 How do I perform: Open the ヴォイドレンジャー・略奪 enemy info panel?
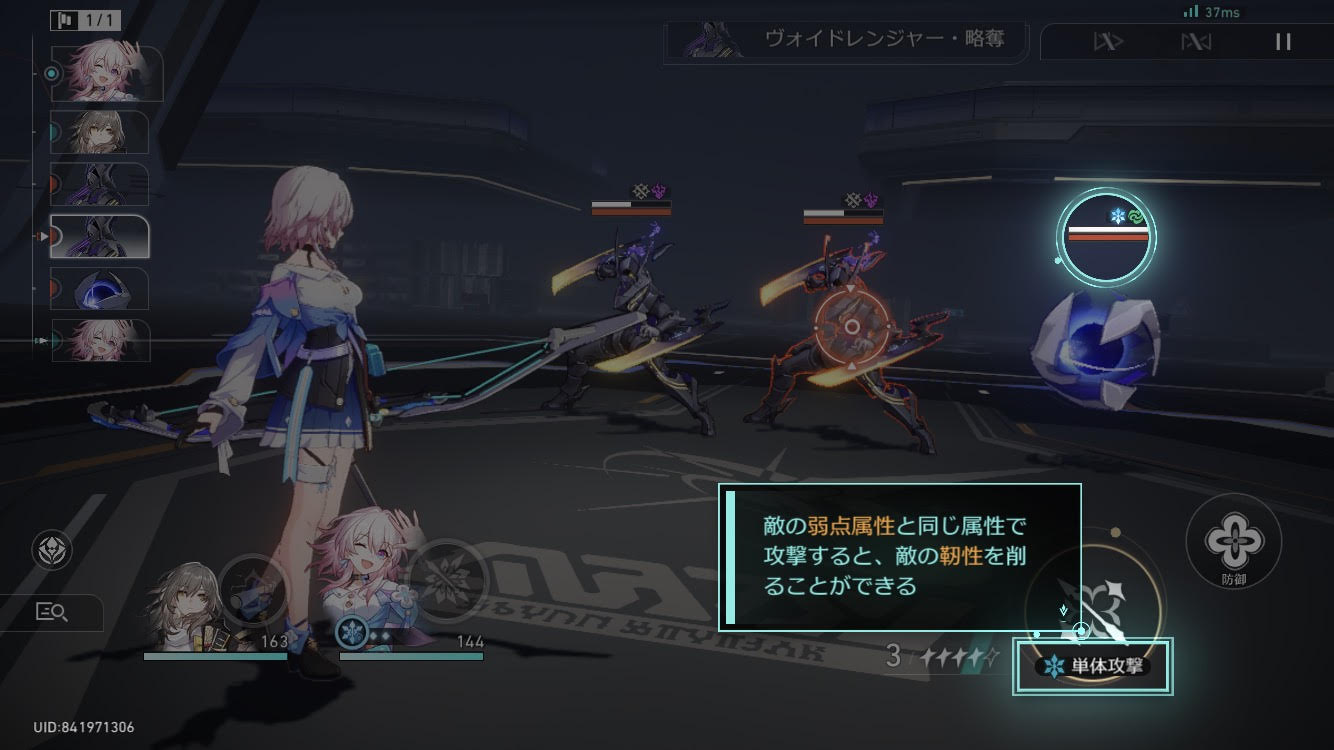tap(845, 40)
